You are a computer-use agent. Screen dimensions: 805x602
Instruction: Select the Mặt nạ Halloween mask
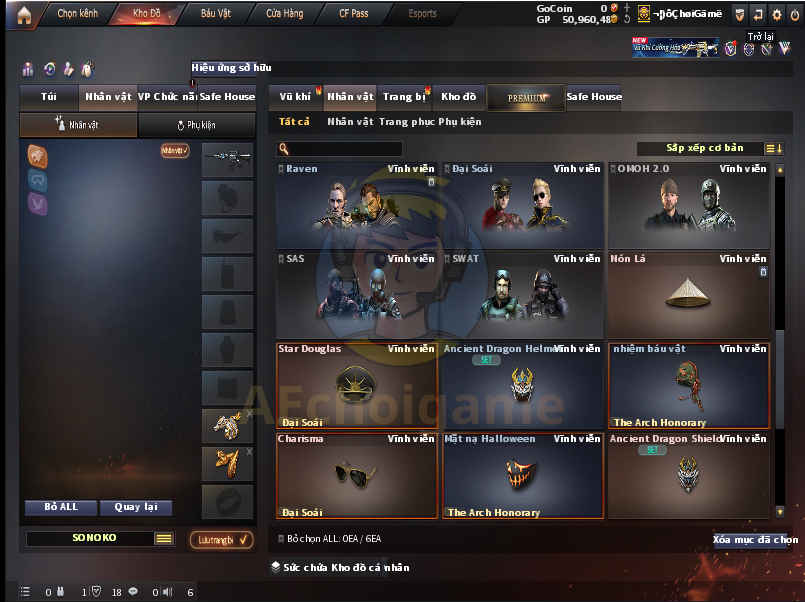click(x=523, y=474)
